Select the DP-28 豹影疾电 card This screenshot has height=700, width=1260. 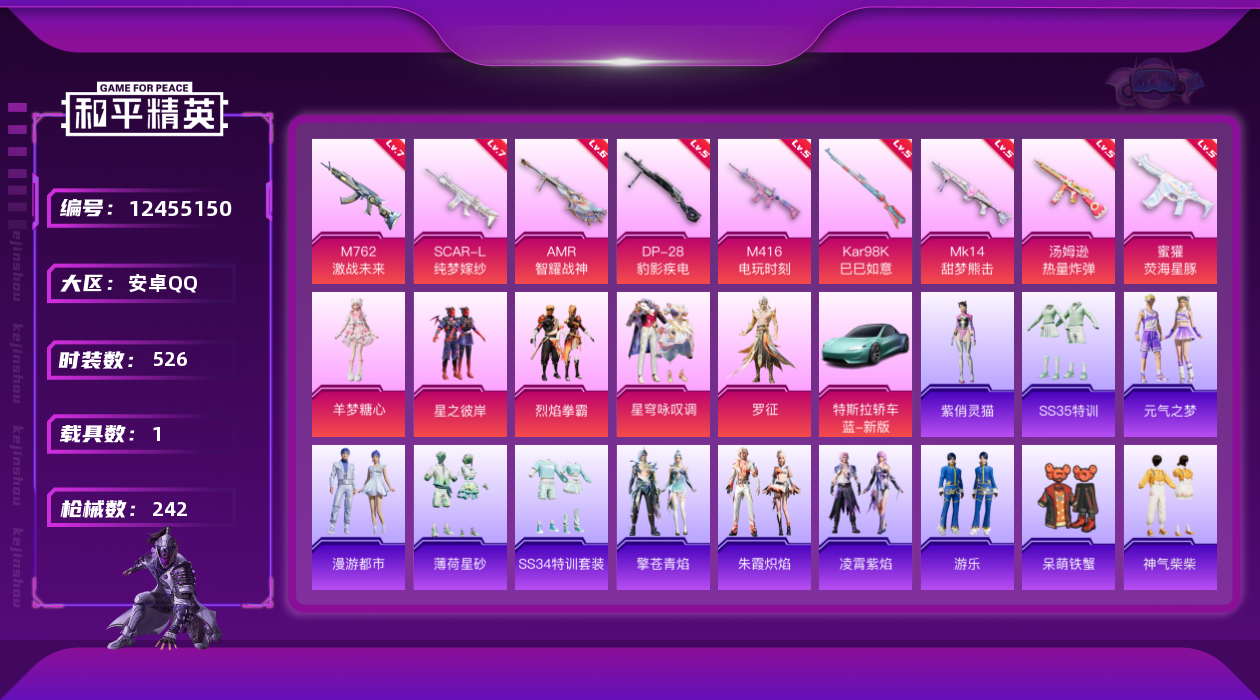tap(662, 211)
